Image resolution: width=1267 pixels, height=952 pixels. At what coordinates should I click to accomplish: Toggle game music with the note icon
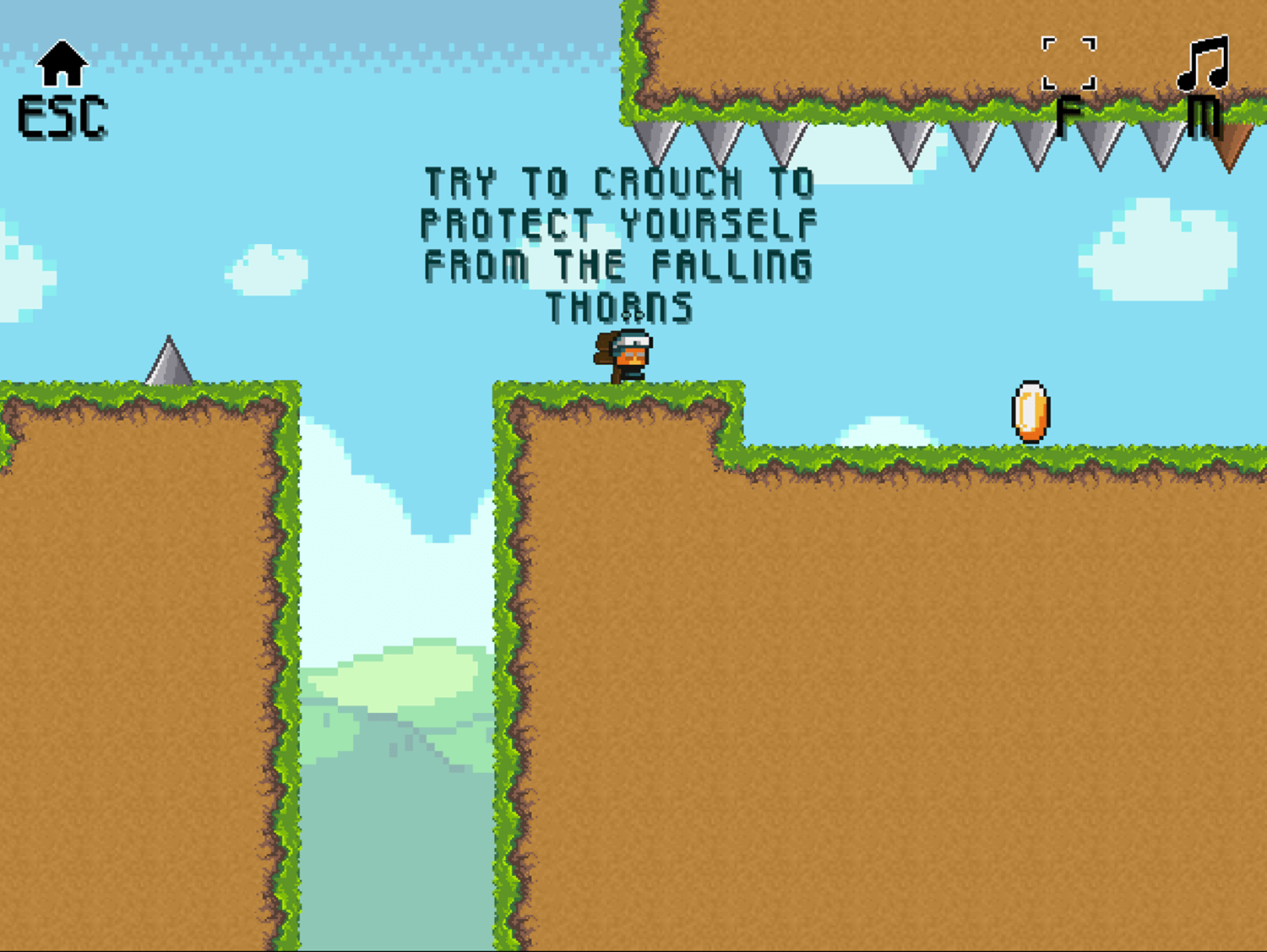coord(1203,63)
